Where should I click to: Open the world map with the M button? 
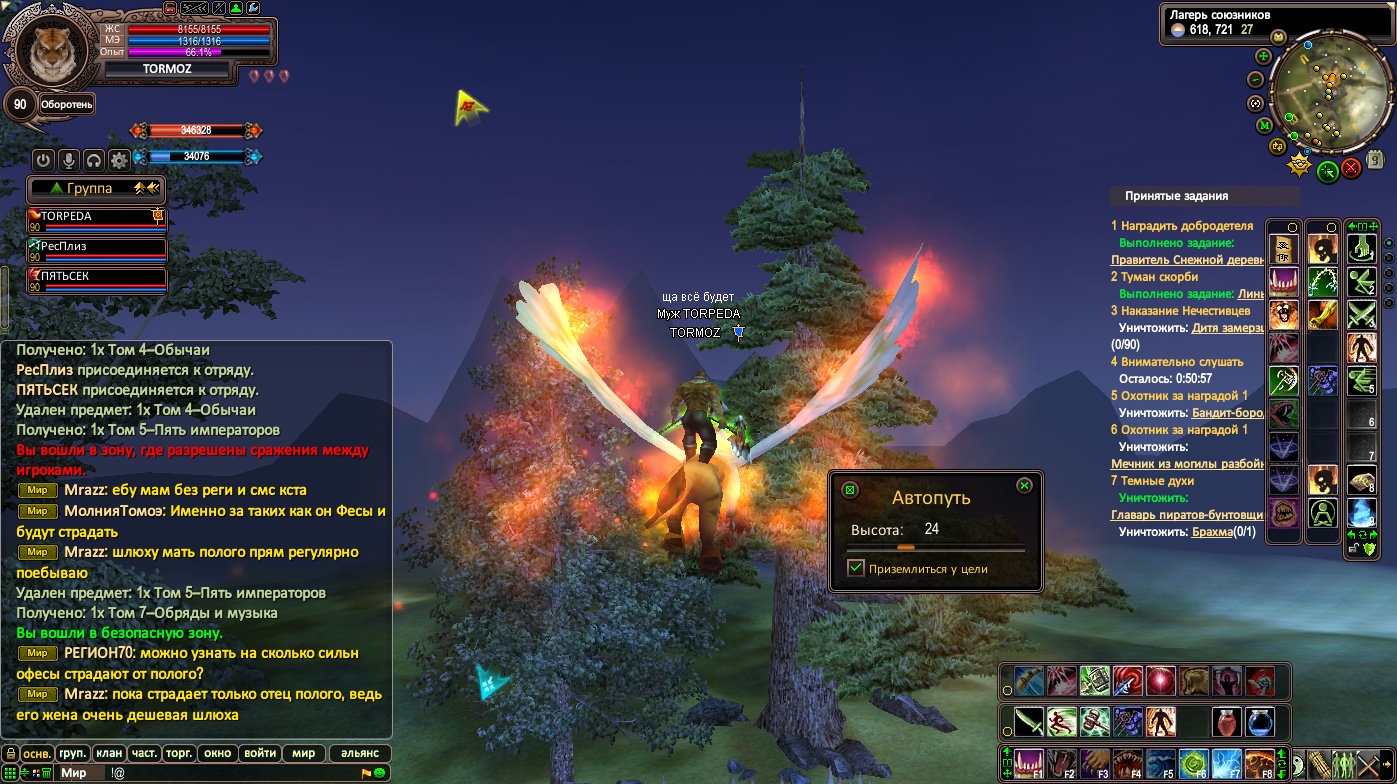1264,125
